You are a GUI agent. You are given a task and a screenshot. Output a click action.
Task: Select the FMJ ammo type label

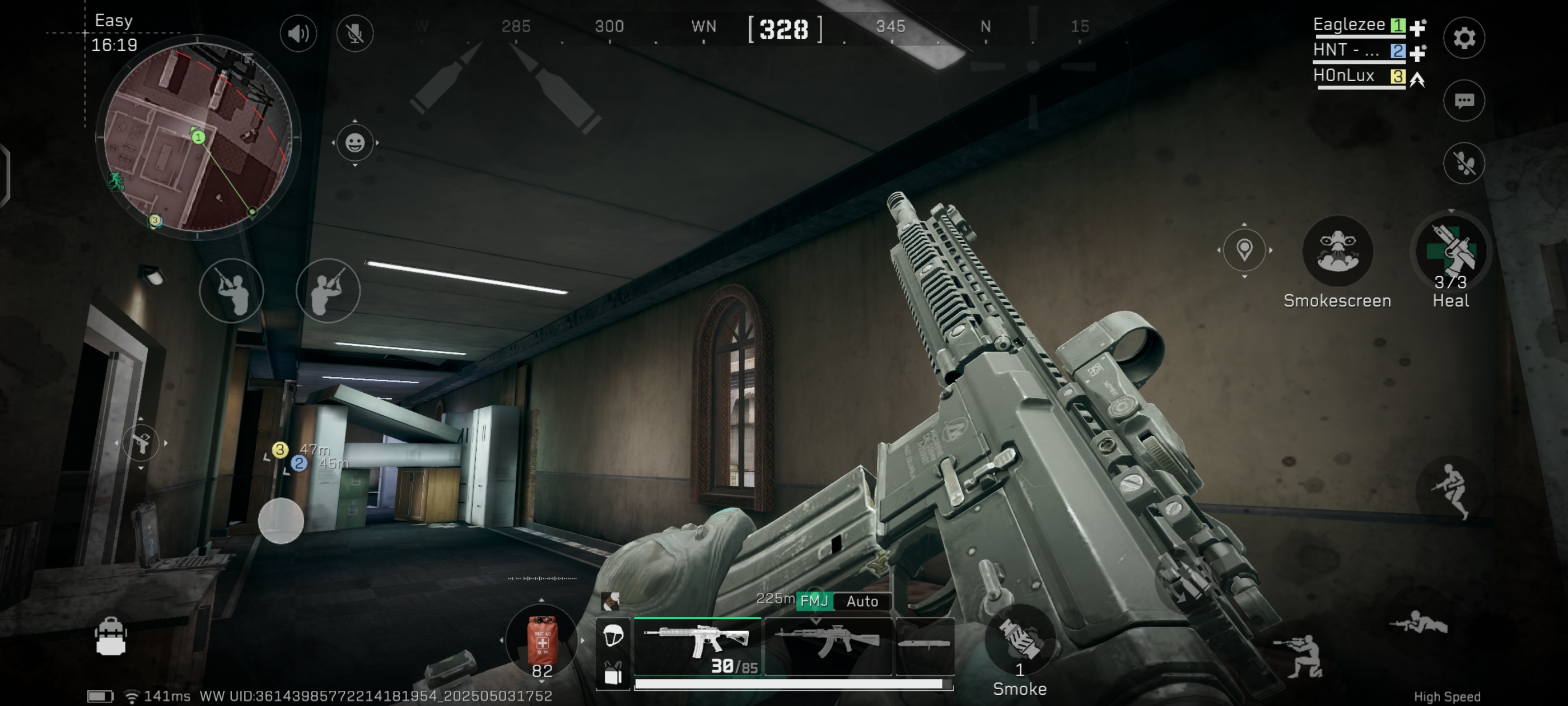point(814,601)
